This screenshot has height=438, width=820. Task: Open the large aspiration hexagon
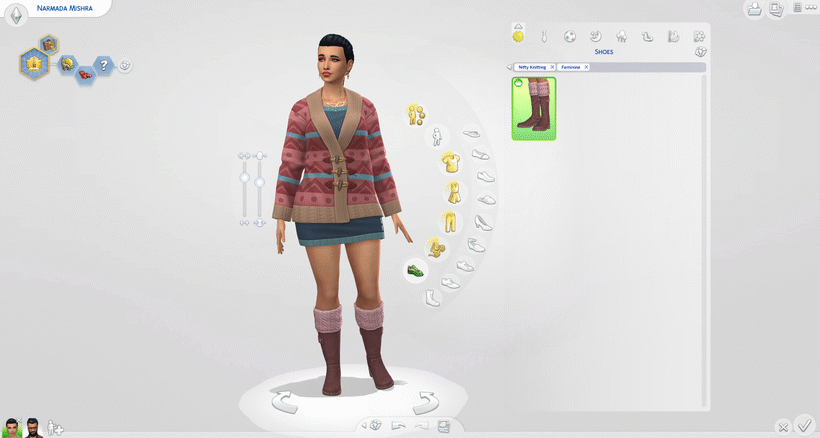point(34,64)
